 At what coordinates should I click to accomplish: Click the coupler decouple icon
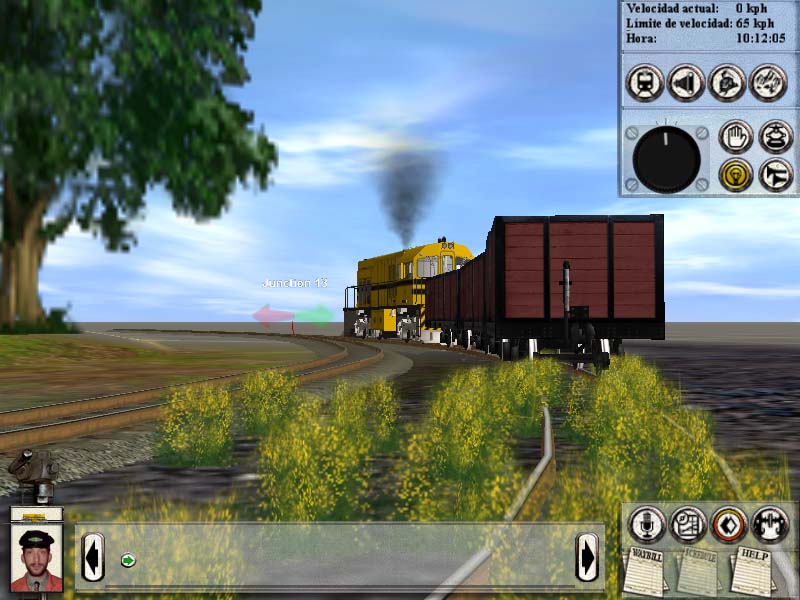[x=770, y=523]
